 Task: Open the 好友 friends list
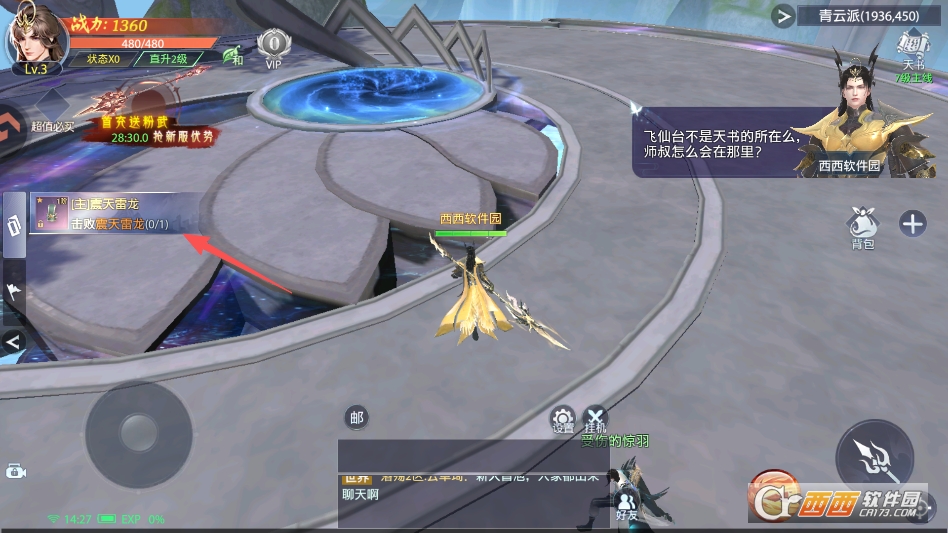coord(627,502)
